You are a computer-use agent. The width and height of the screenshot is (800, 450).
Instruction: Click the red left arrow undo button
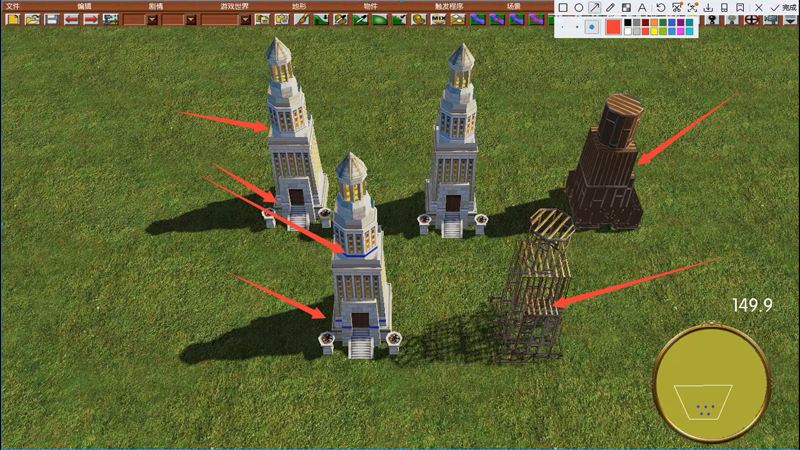71,19
